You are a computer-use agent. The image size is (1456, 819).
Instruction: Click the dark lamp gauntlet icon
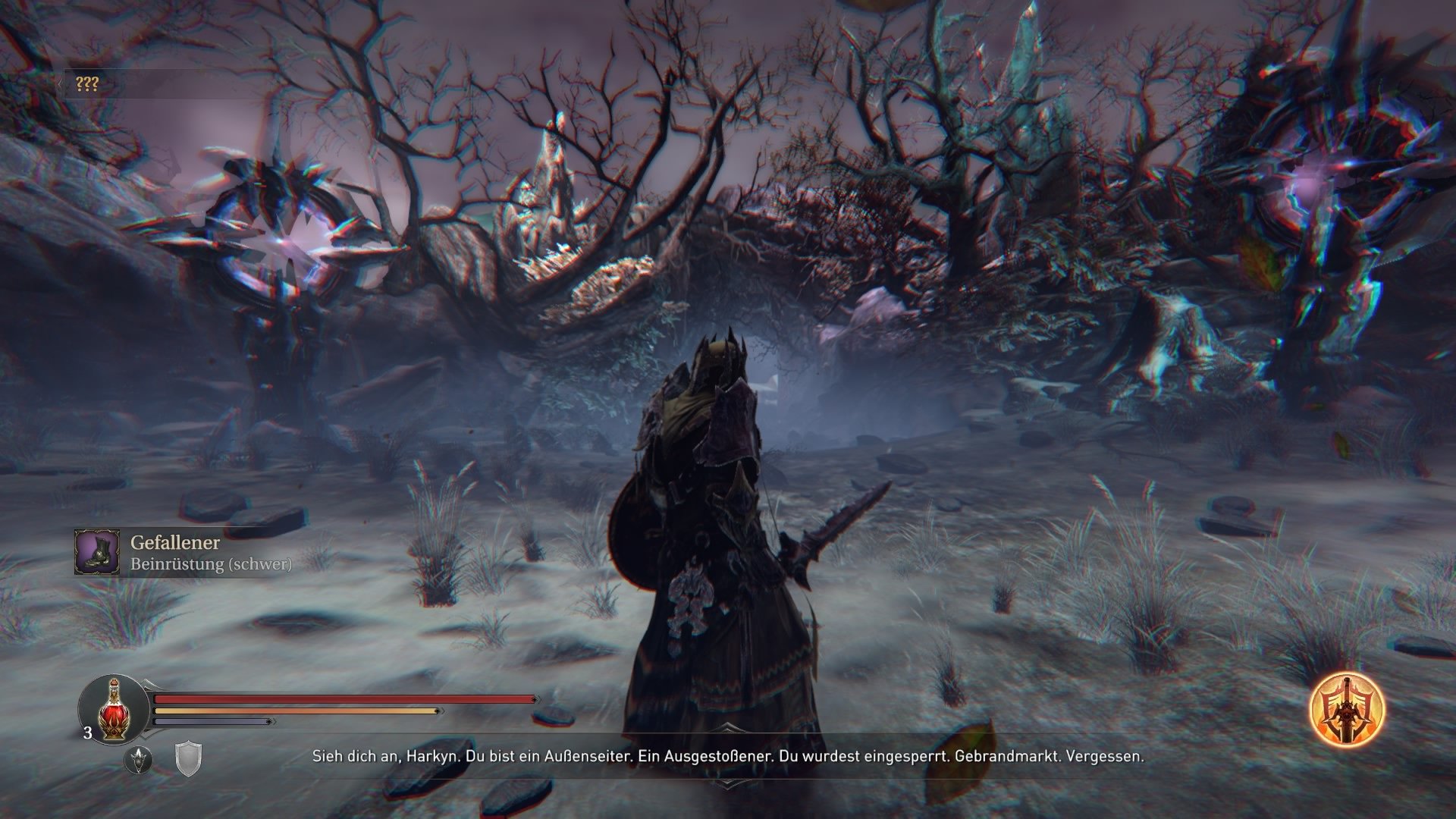(139, 761)
